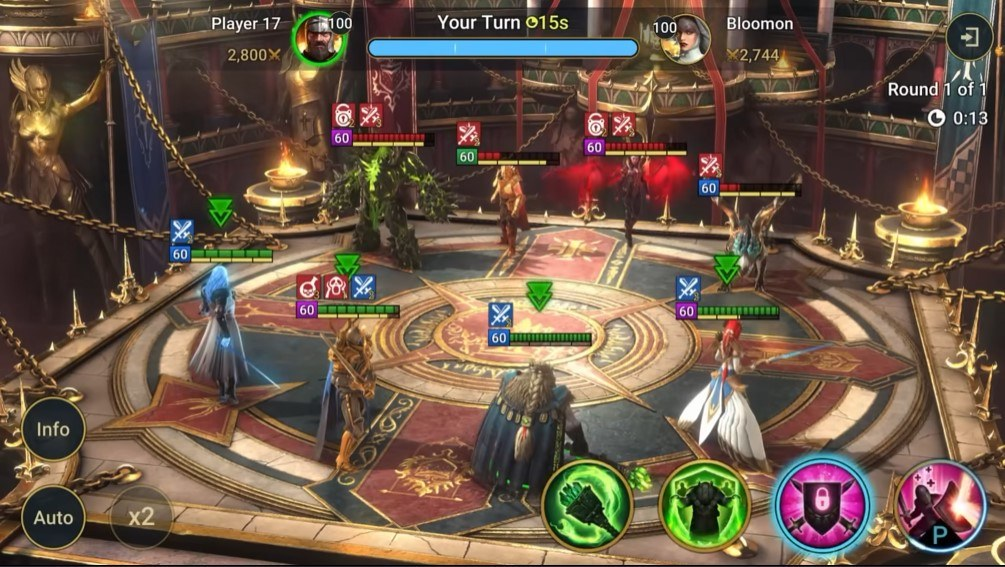Image resolution: width=1005 pixels, height=567 pixels.
Task: Open the battle Info panel
Action: pyautogui.click(x=53, y=430)
